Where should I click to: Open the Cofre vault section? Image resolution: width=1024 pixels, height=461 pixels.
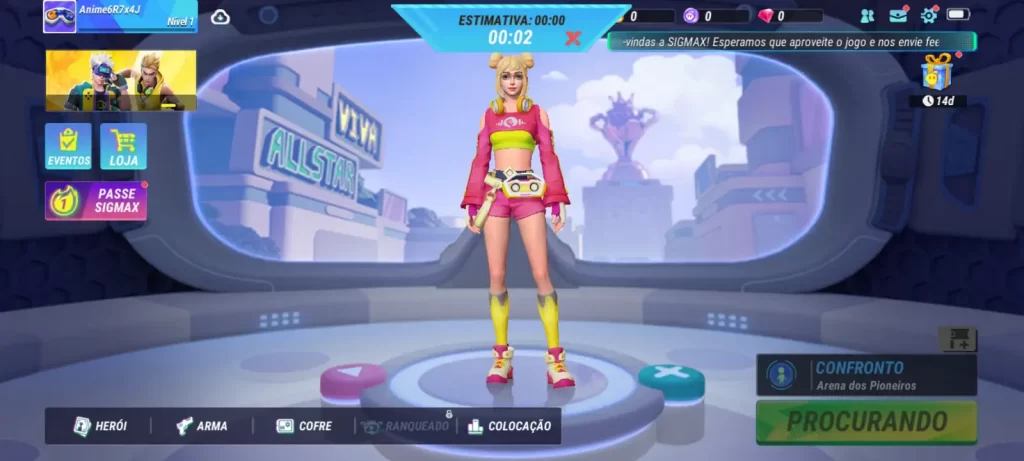pyautogui.click(x=304, y=426)
